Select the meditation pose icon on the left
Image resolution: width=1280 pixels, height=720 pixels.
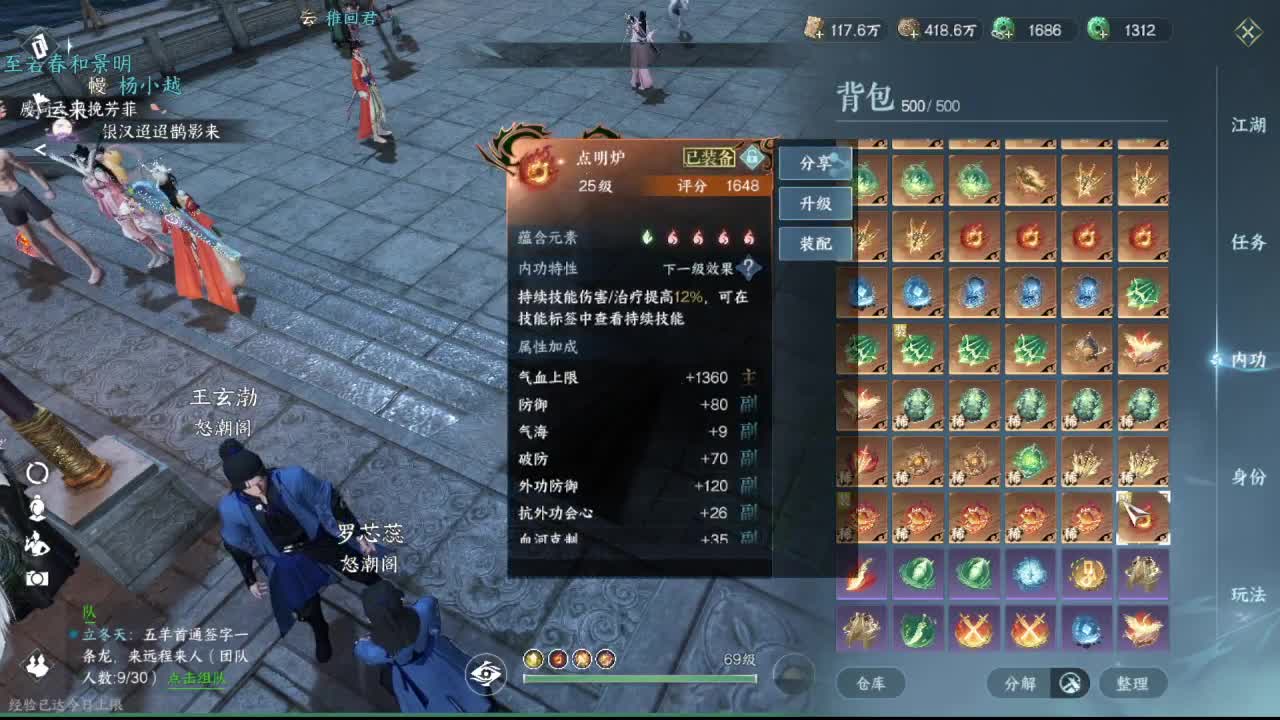[x=37, y=542]
